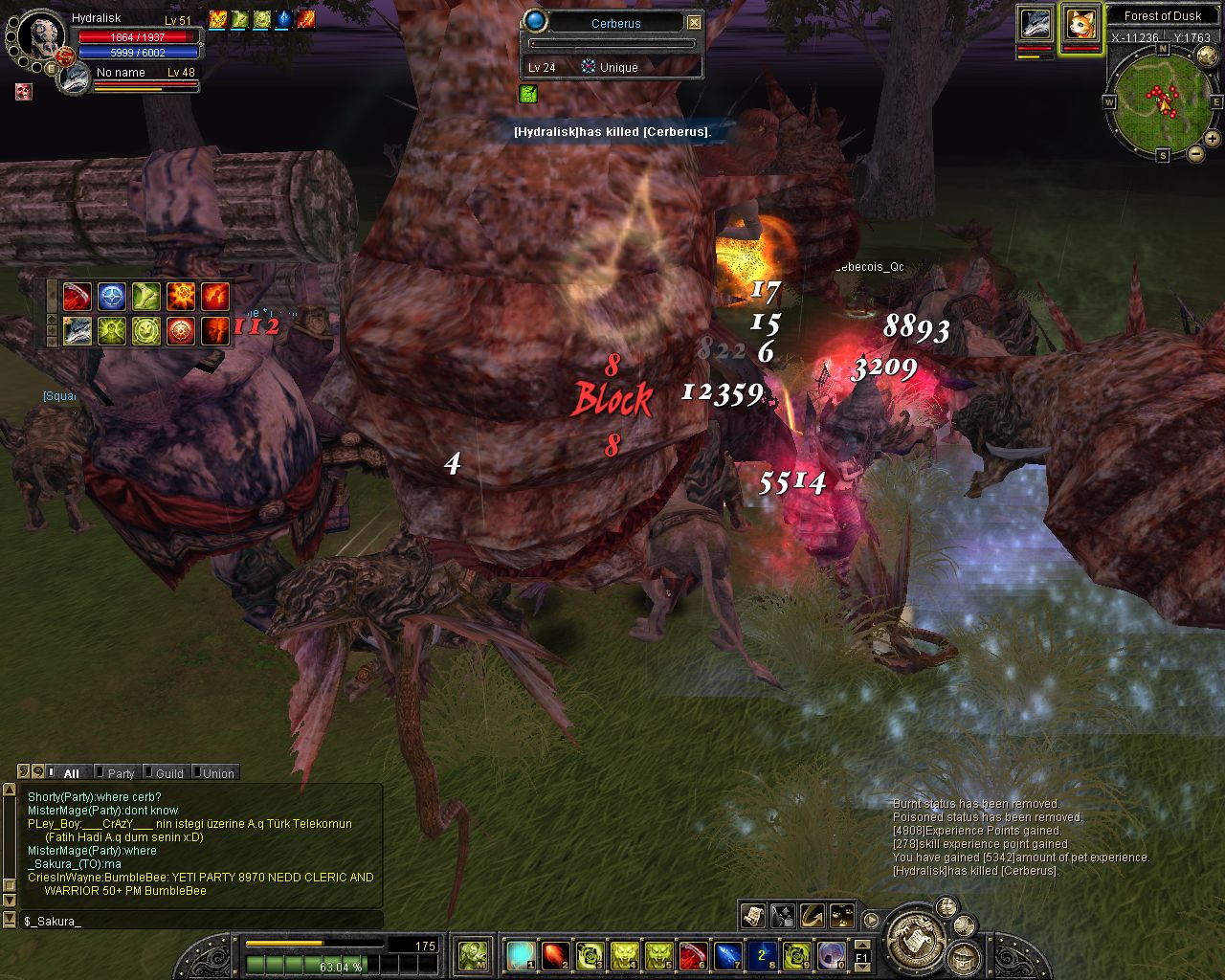Close the Cerberus target window
This screenshot has width=1225, height=980.
[x=695, y=23]
